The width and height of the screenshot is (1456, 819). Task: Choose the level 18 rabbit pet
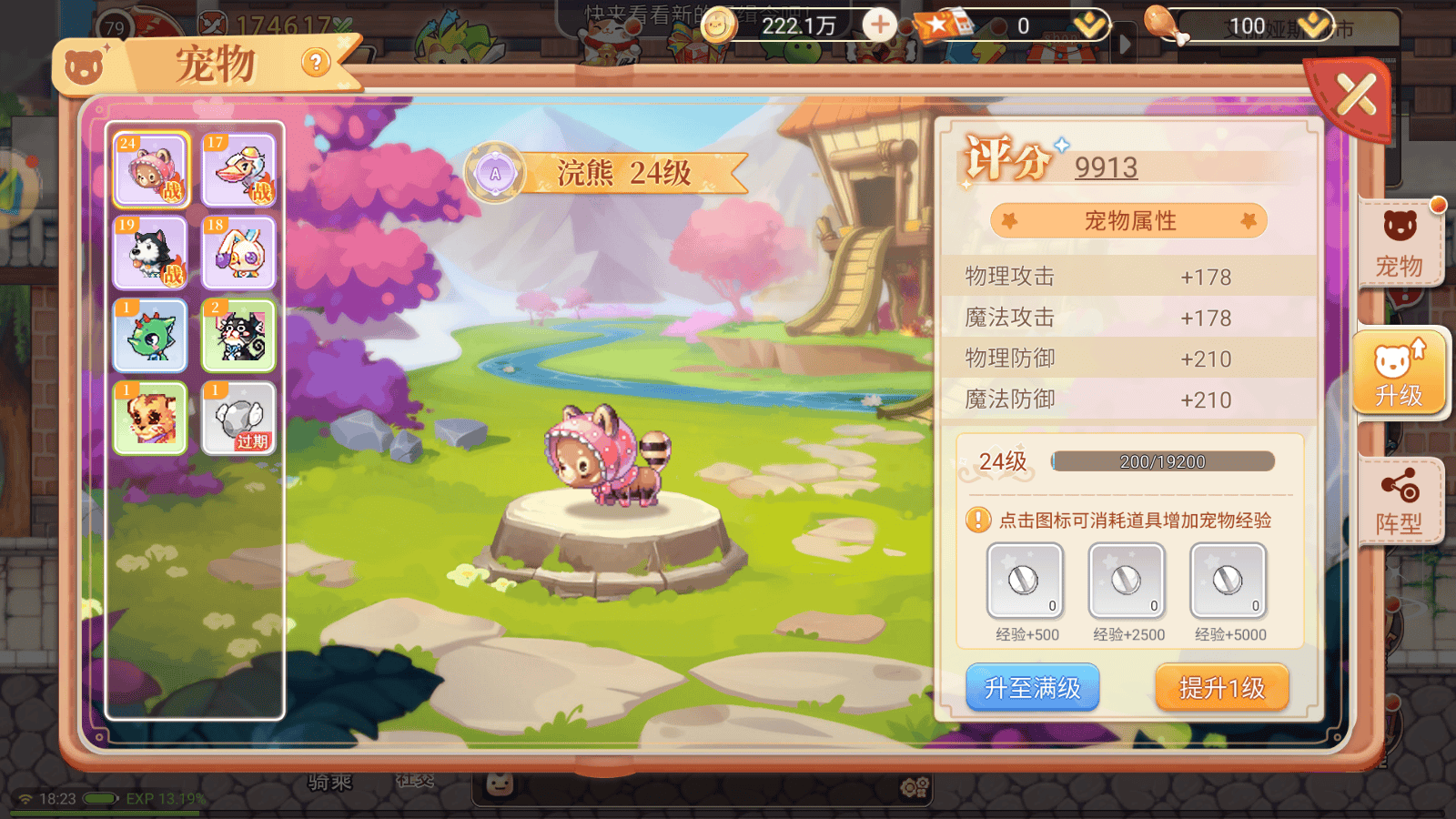238,252
